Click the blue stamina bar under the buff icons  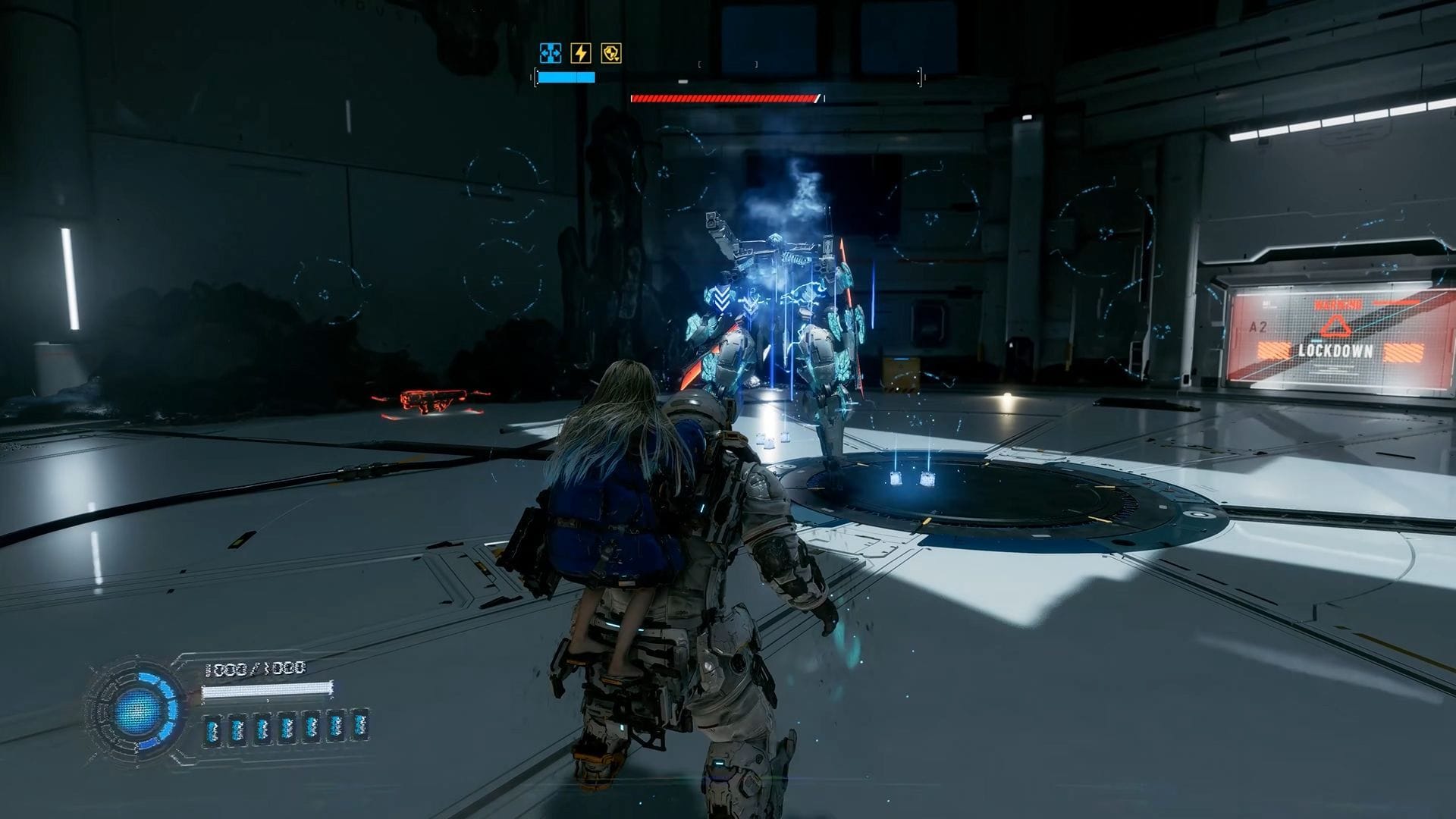567,77
